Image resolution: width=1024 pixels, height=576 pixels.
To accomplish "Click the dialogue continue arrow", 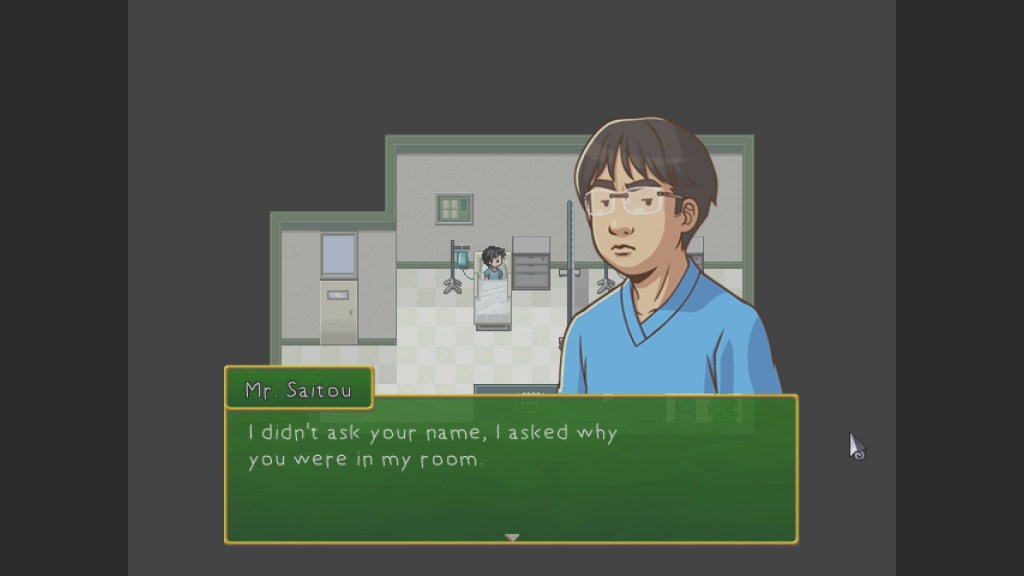I will 512,538.
